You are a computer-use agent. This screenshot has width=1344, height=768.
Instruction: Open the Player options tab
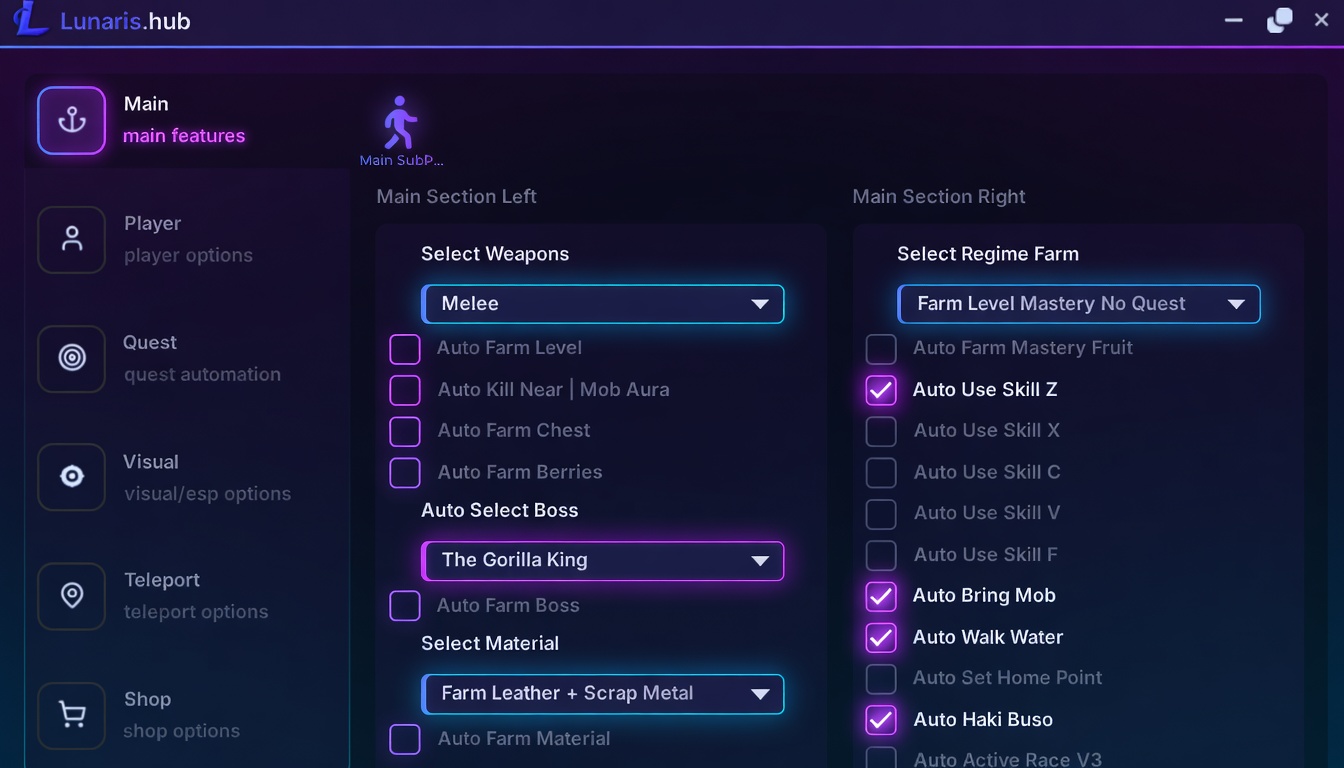72,239
